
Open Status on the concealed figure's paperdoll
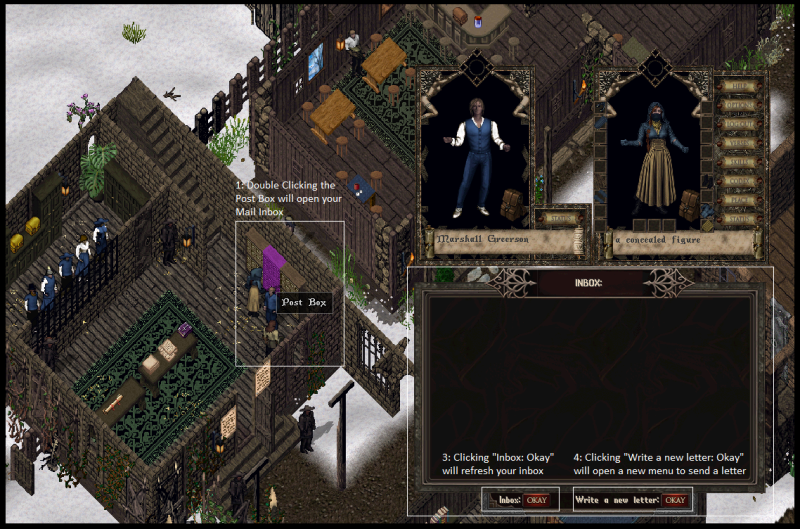coord(739,218)
